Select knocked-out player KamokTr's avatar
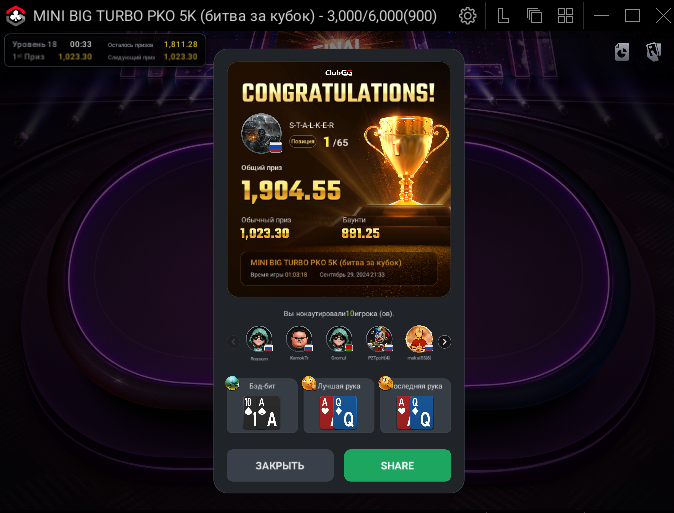Viewport: 674px width, 513px height. coord(299,339)
